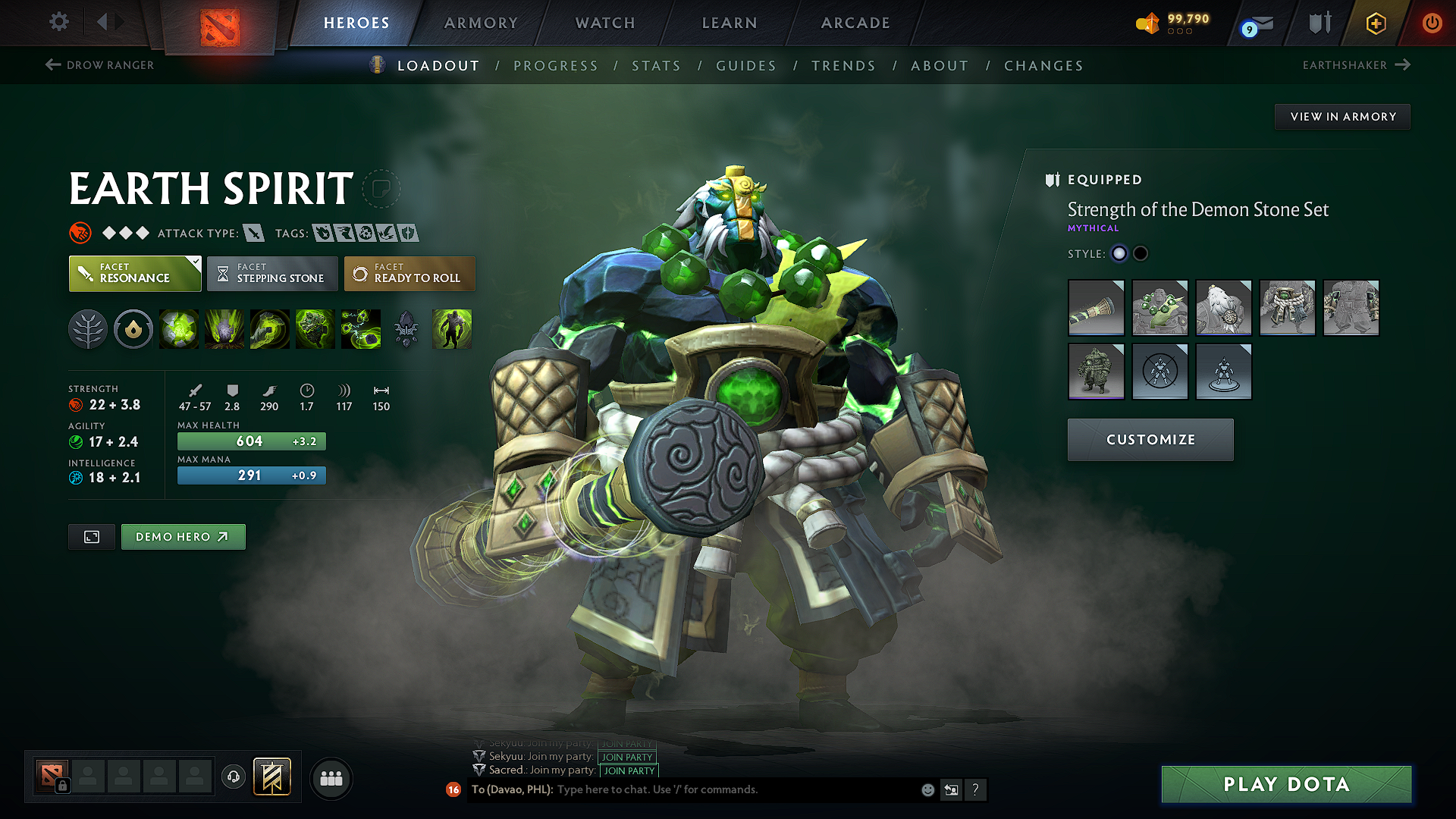Switch to the Stepping Stone facet
This screenshot has width=1456, height=819.
[271, 273]
